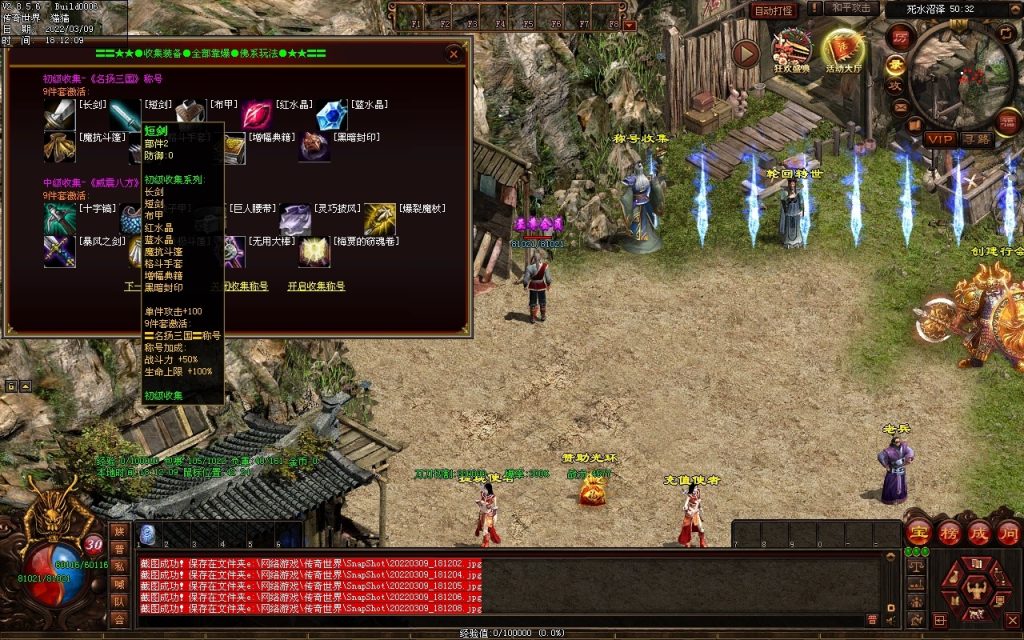This screenshot has height=640, width=1024.
Task: Select the 灵巧披风 cloak icon
Action: pos(296,220)
